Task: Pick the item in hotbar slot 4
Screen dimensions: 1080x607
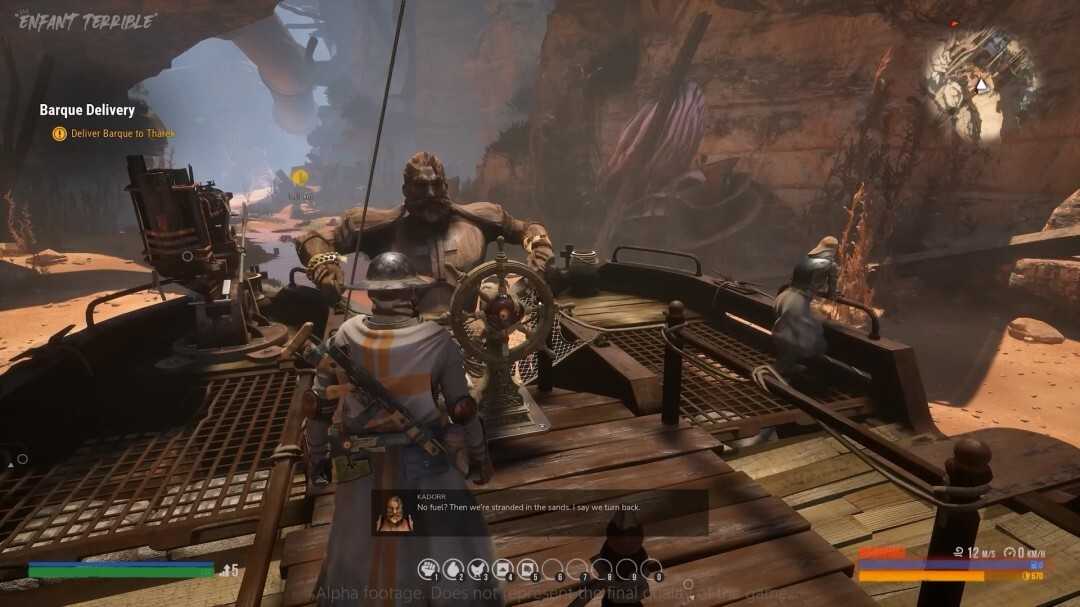Action: (503, 570)
